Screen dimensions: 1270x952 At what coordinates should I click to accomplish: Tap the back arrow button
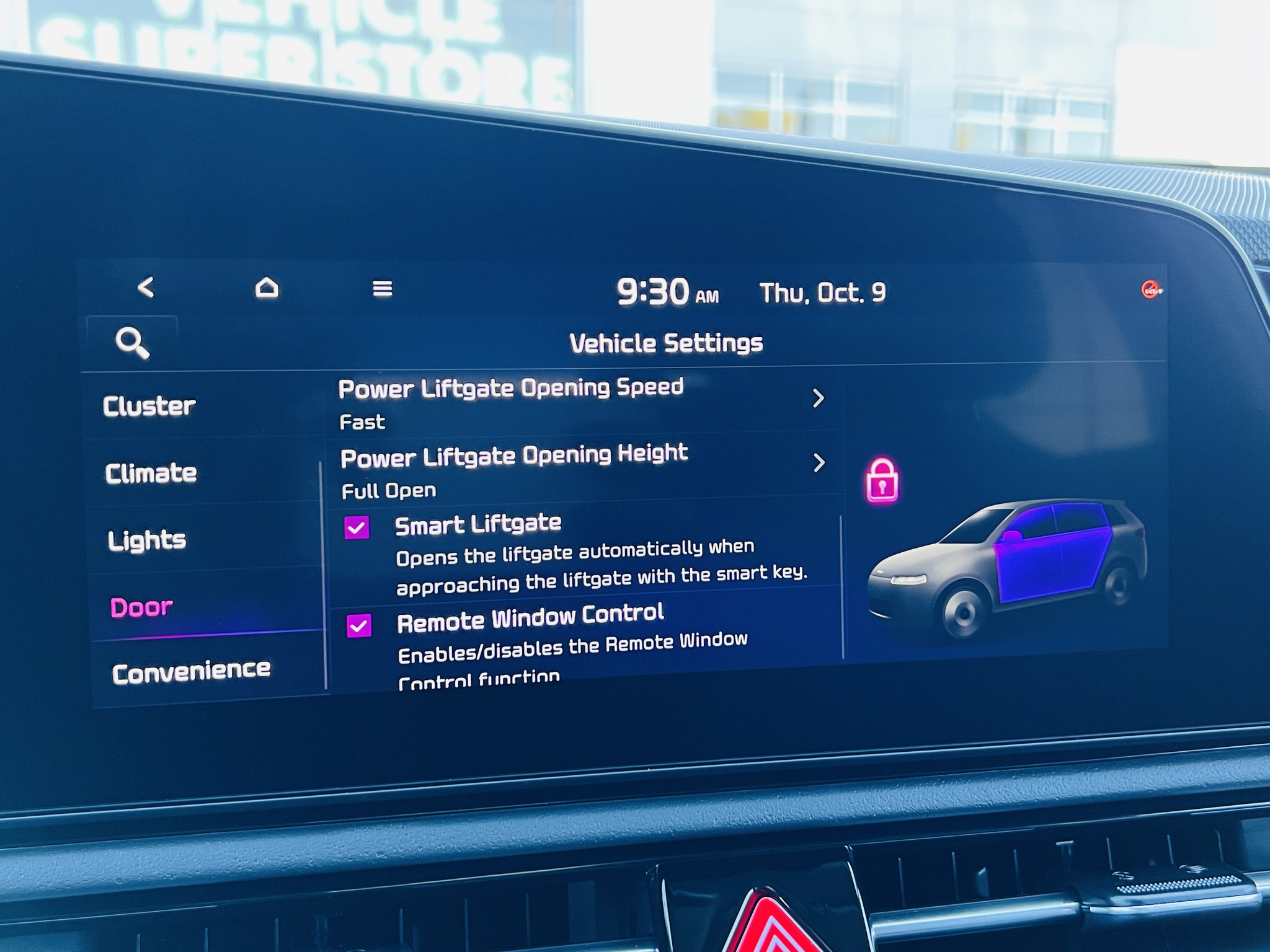(146, 287)
